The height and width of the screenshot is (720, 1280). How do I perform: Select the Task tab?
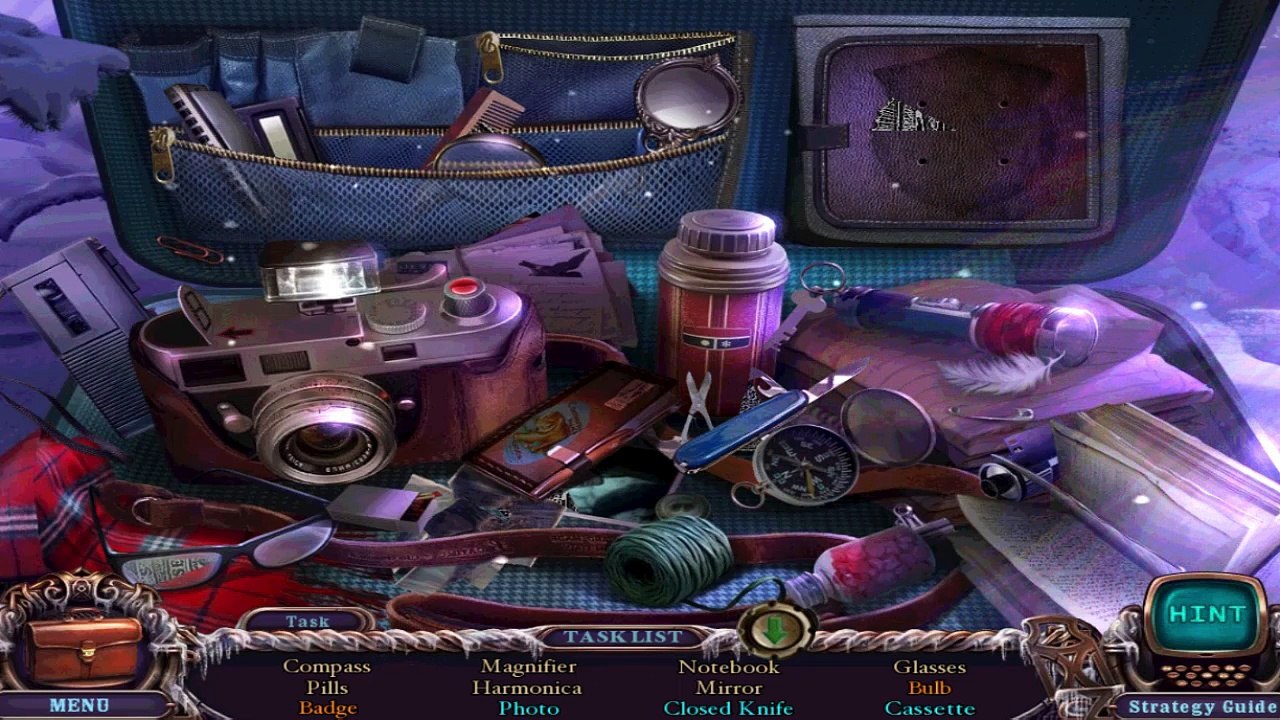coord(307,621)
